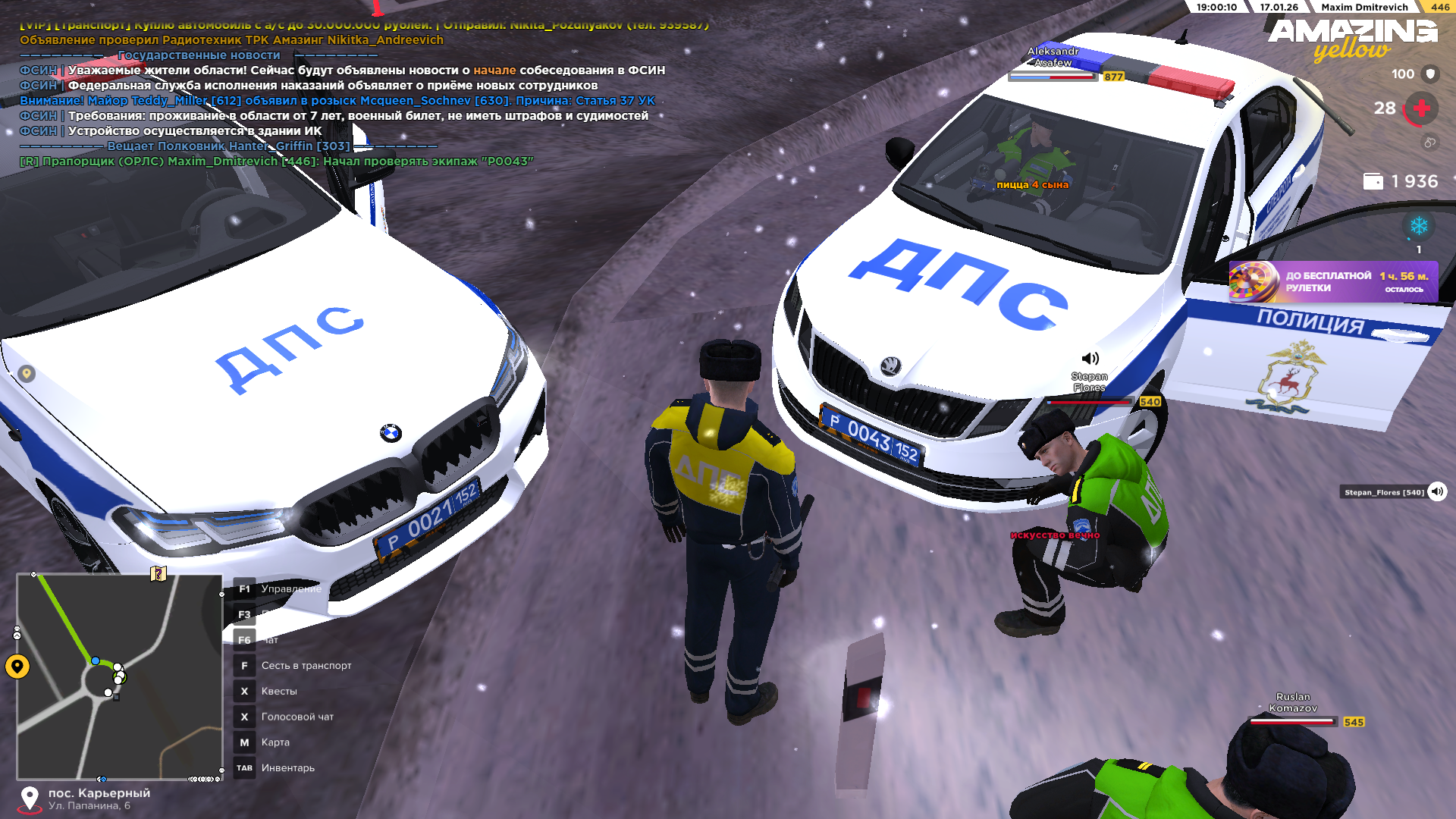Click the yellow location marker beside the minimap
The image size is (1456, 819).
[x=17, y=667]
